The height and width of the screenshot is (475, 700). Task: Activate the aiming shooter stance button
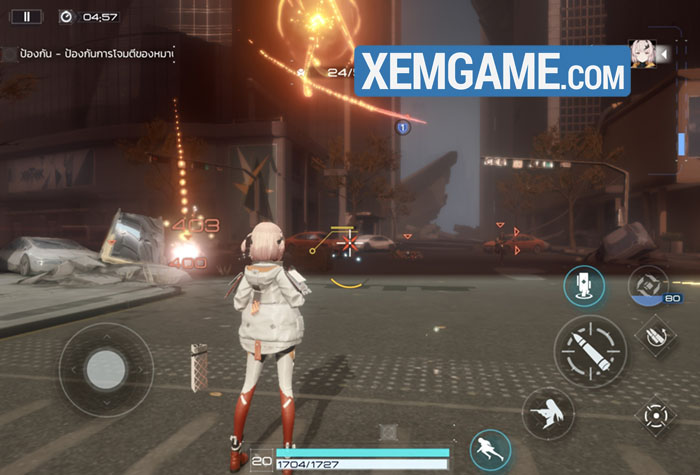pos(548,411)
